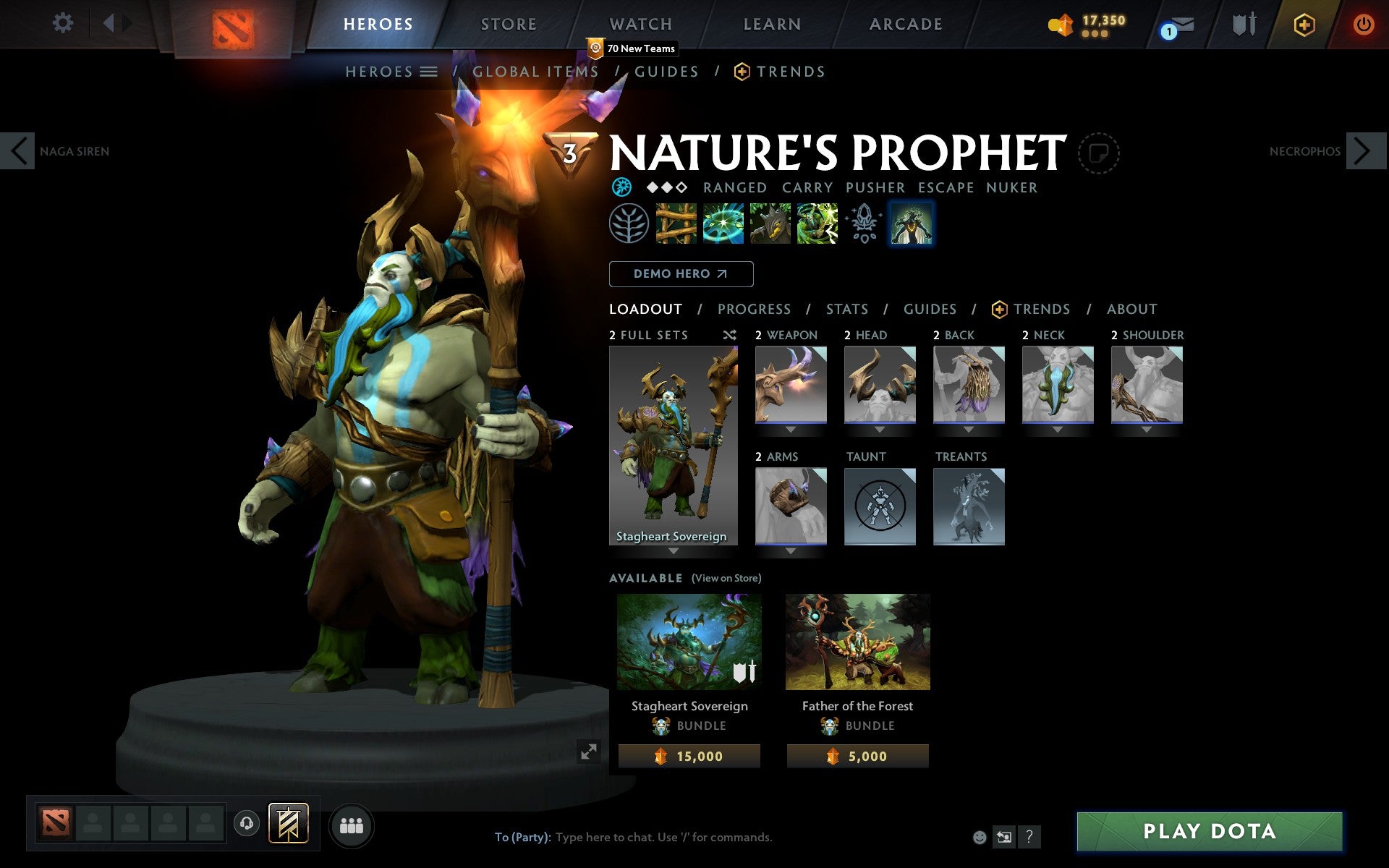Select the highlighted hero model ability icon
The height and width of the screenshot is (868, 1389).
(x=911, y=224)
